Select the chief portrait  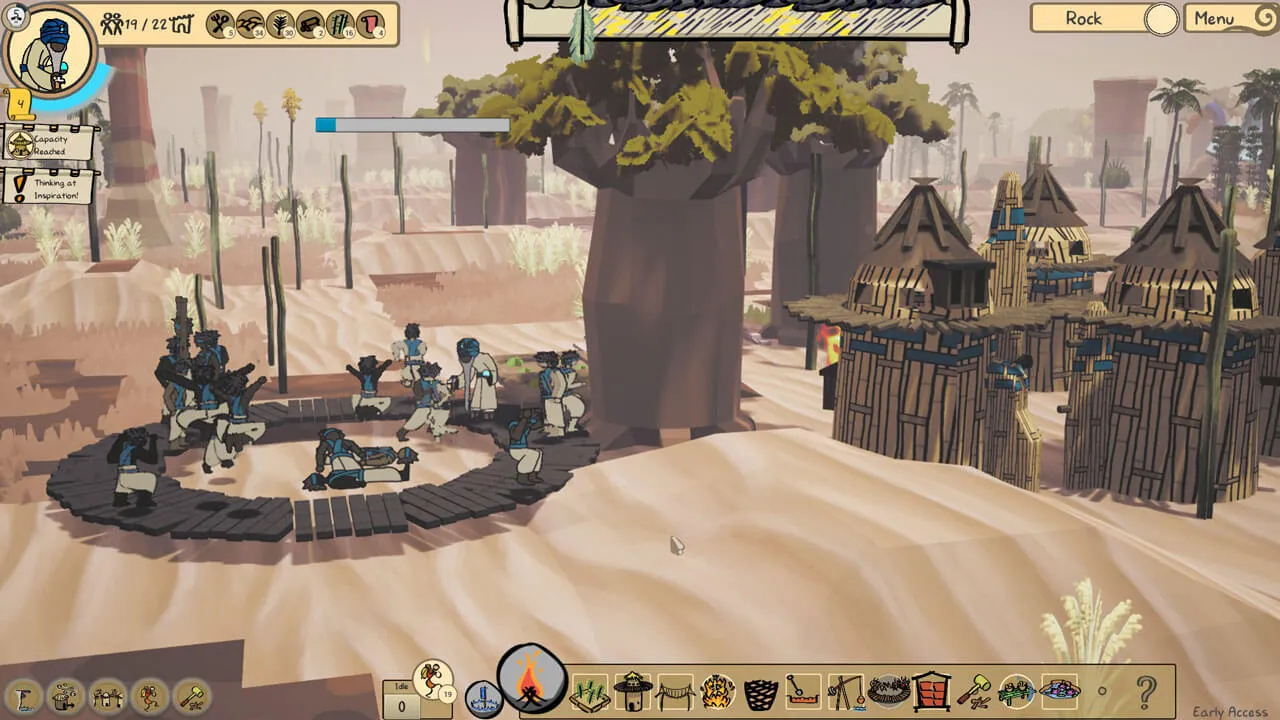point(48,48)
